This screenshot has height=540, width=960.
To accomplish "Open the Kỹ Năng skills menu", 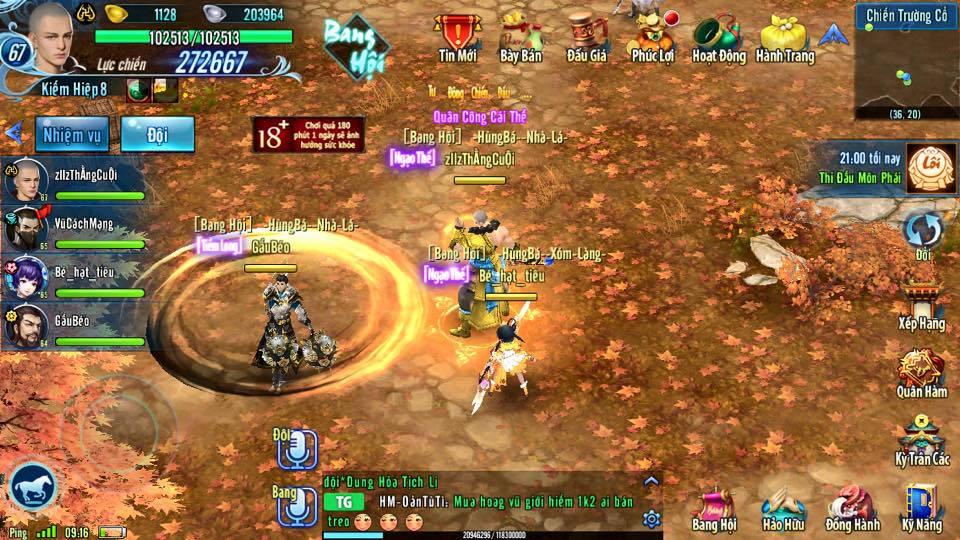I will pyautogui.click(x=921, y=507).
